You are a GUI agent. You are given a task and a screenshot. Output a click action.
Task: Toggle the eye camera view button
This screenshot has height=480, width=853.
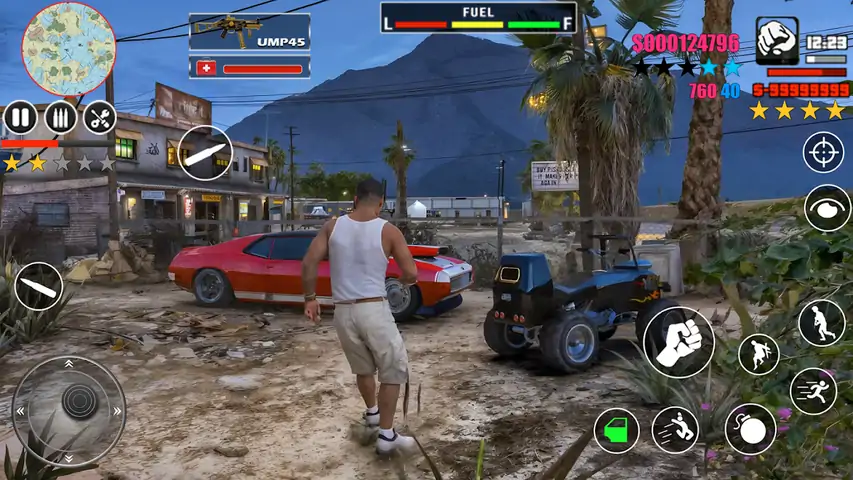tap(827, 208)
